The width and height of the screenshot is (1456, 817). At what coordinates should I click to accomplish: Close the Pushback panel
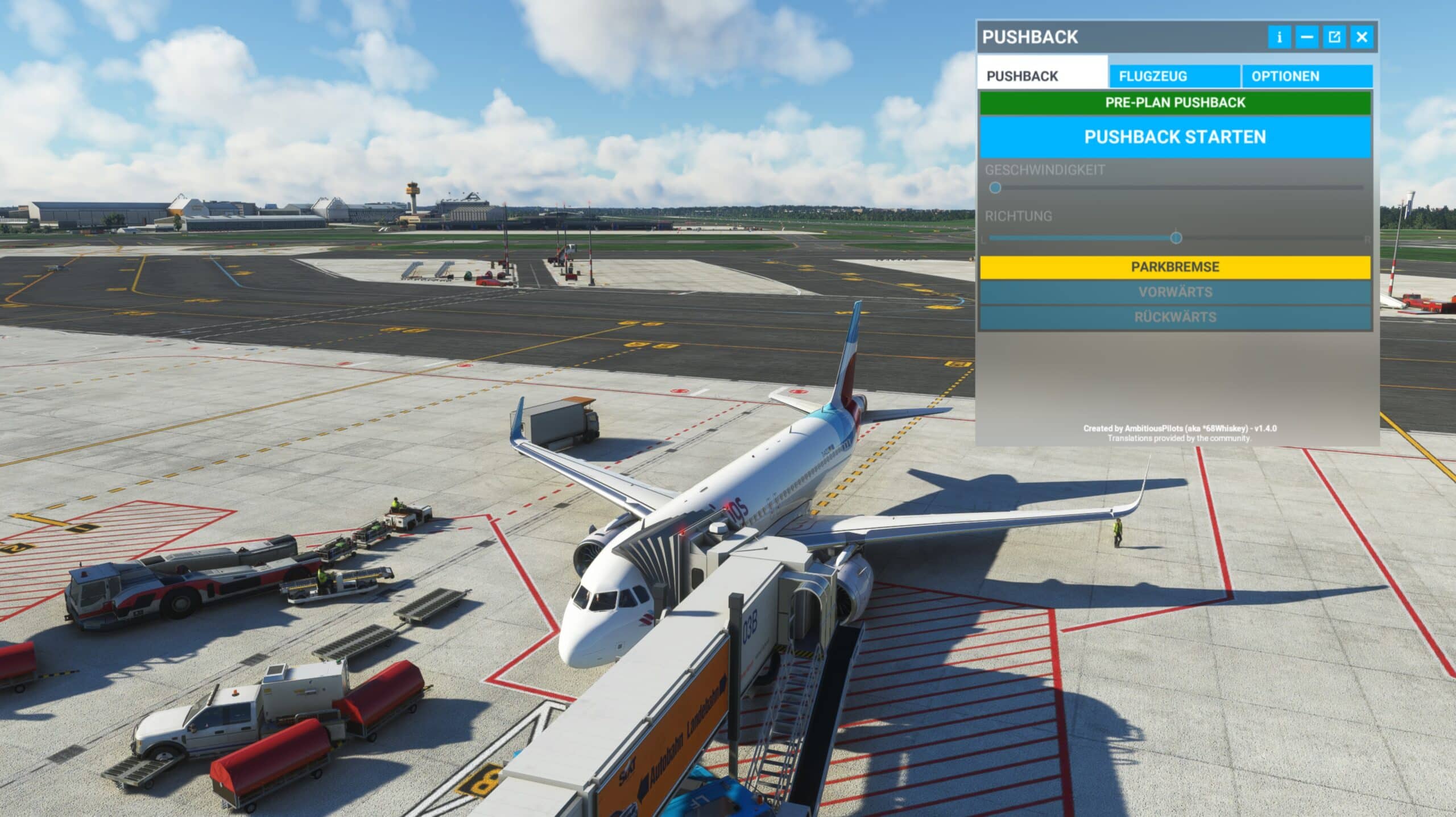click(1362, 38)
